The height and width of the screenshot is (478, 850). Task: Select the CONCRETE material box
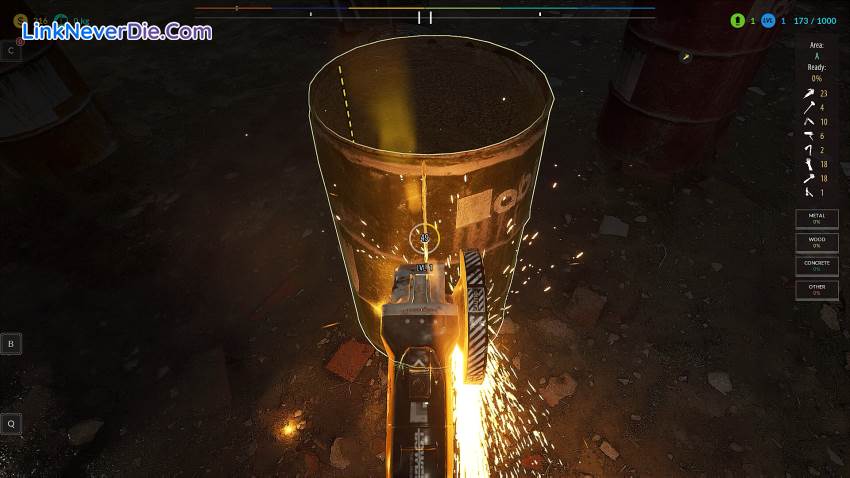pyautogui.click(x=816, y=266)
